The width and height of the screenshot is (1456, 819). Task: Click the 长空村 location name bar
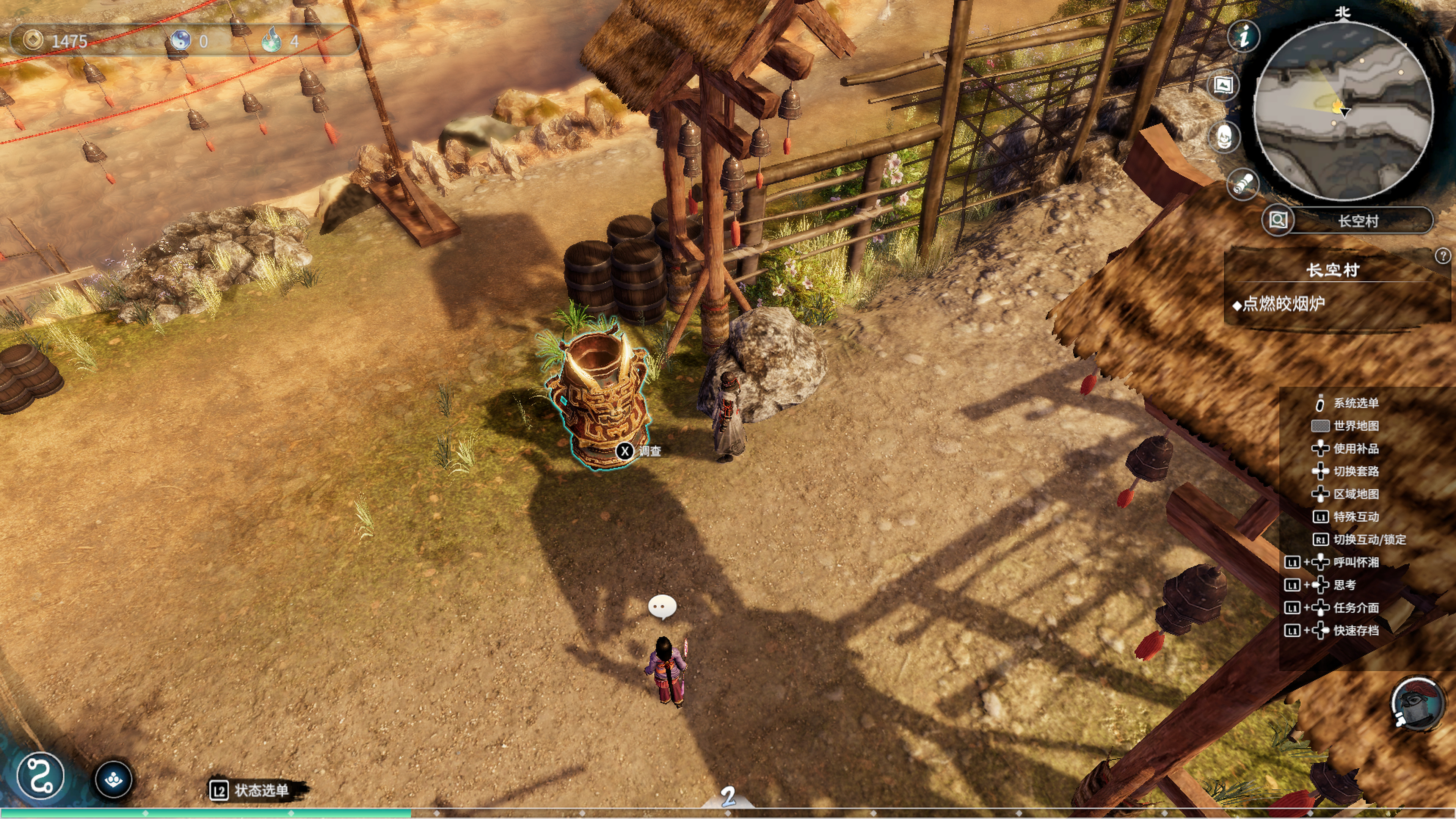pos(1358,220)
